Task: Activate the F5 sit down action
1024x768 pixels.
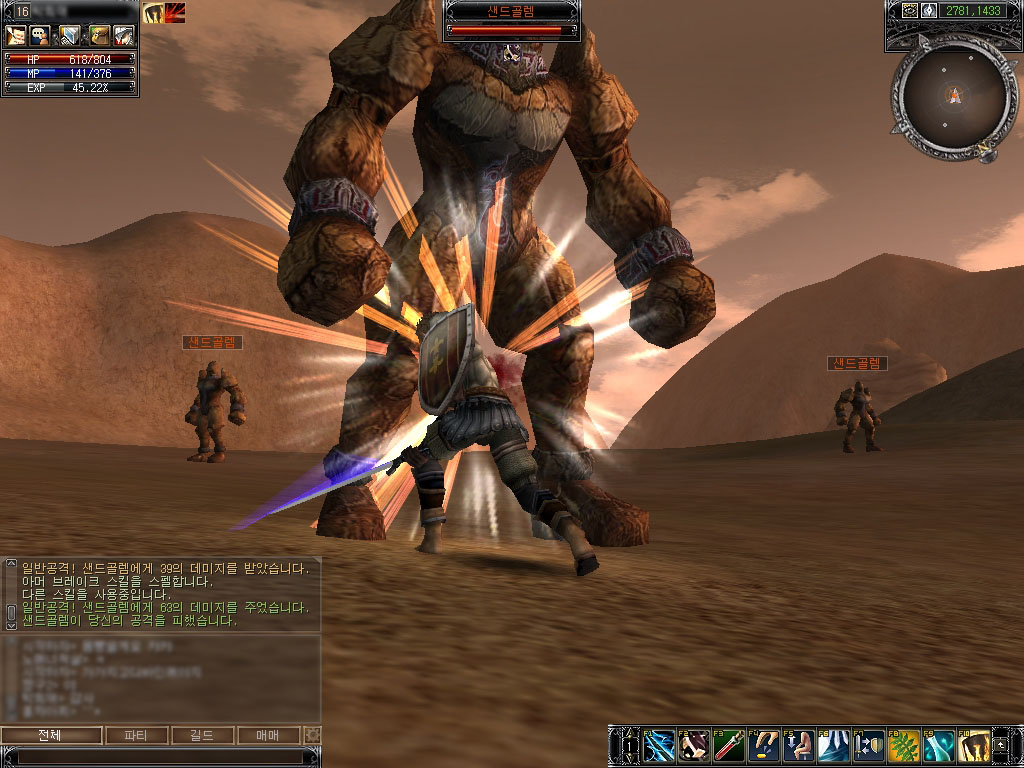Action: (x=799, y=745)
